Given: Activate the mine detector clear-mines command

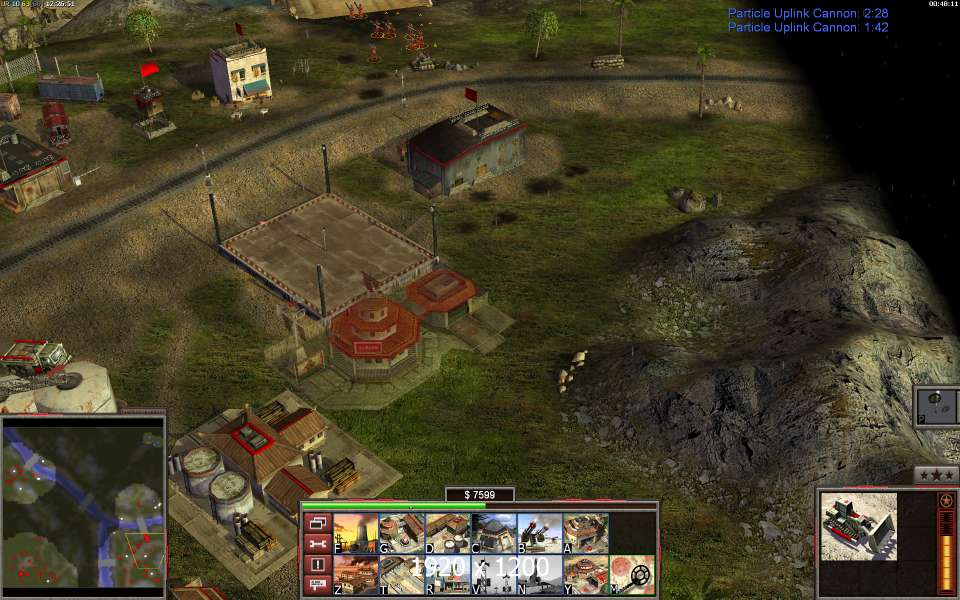Looking at the screenshot, I should [x=632, y=575].
